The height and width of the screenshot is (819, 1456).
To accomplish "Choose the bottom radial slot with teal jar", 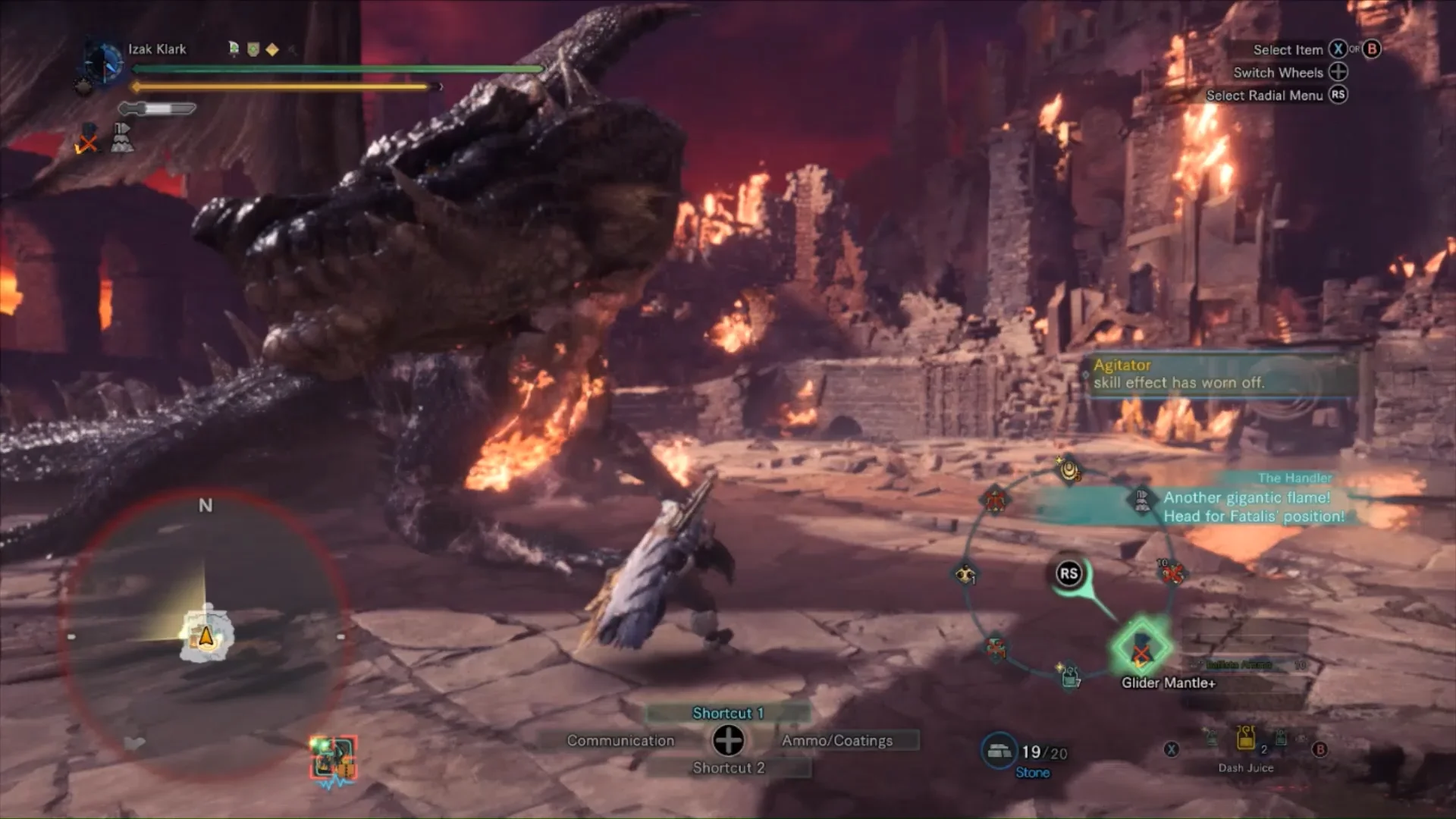I will point(1070,674).
